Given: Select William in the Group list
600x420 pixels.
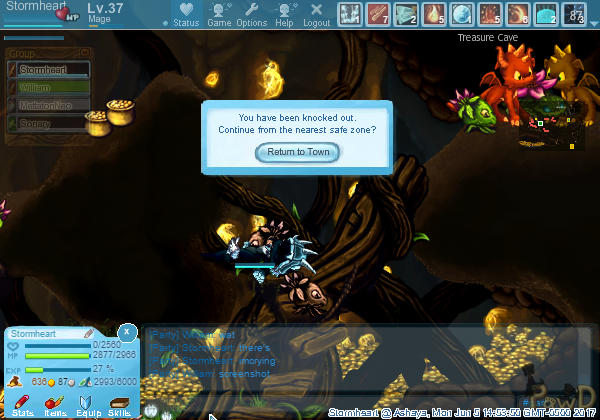Looking at the screenshot, I should click(48, 88).
